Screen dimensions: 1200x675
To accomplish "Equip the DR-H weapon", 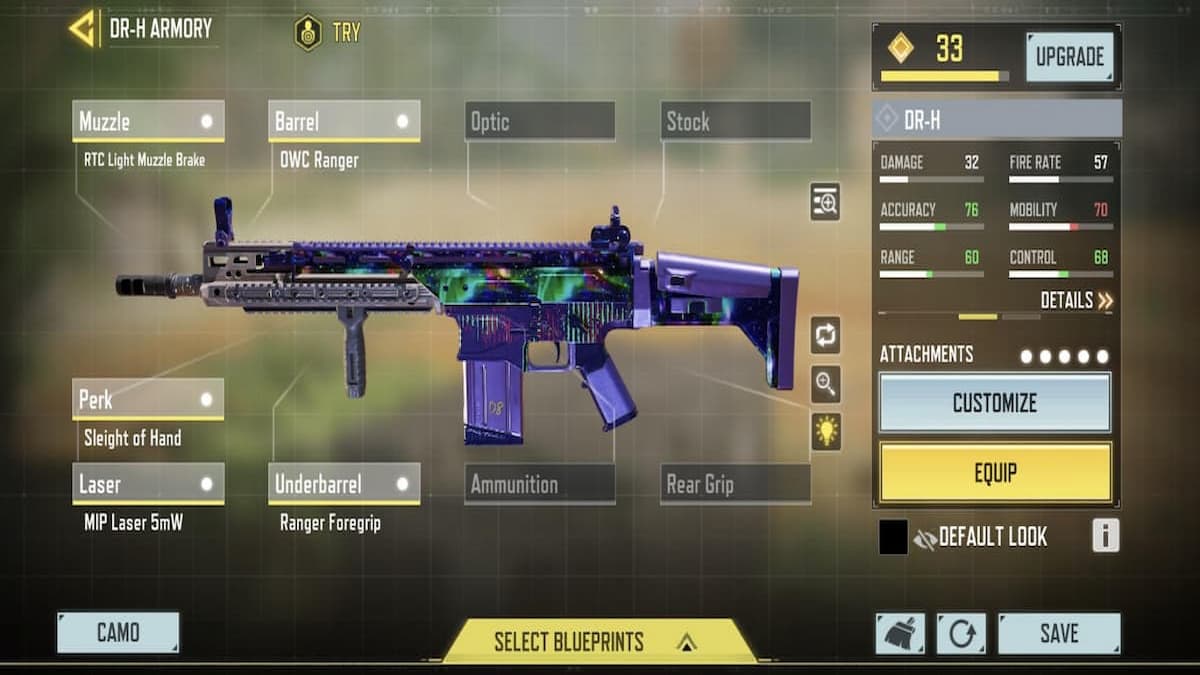I will coord(994,472).
